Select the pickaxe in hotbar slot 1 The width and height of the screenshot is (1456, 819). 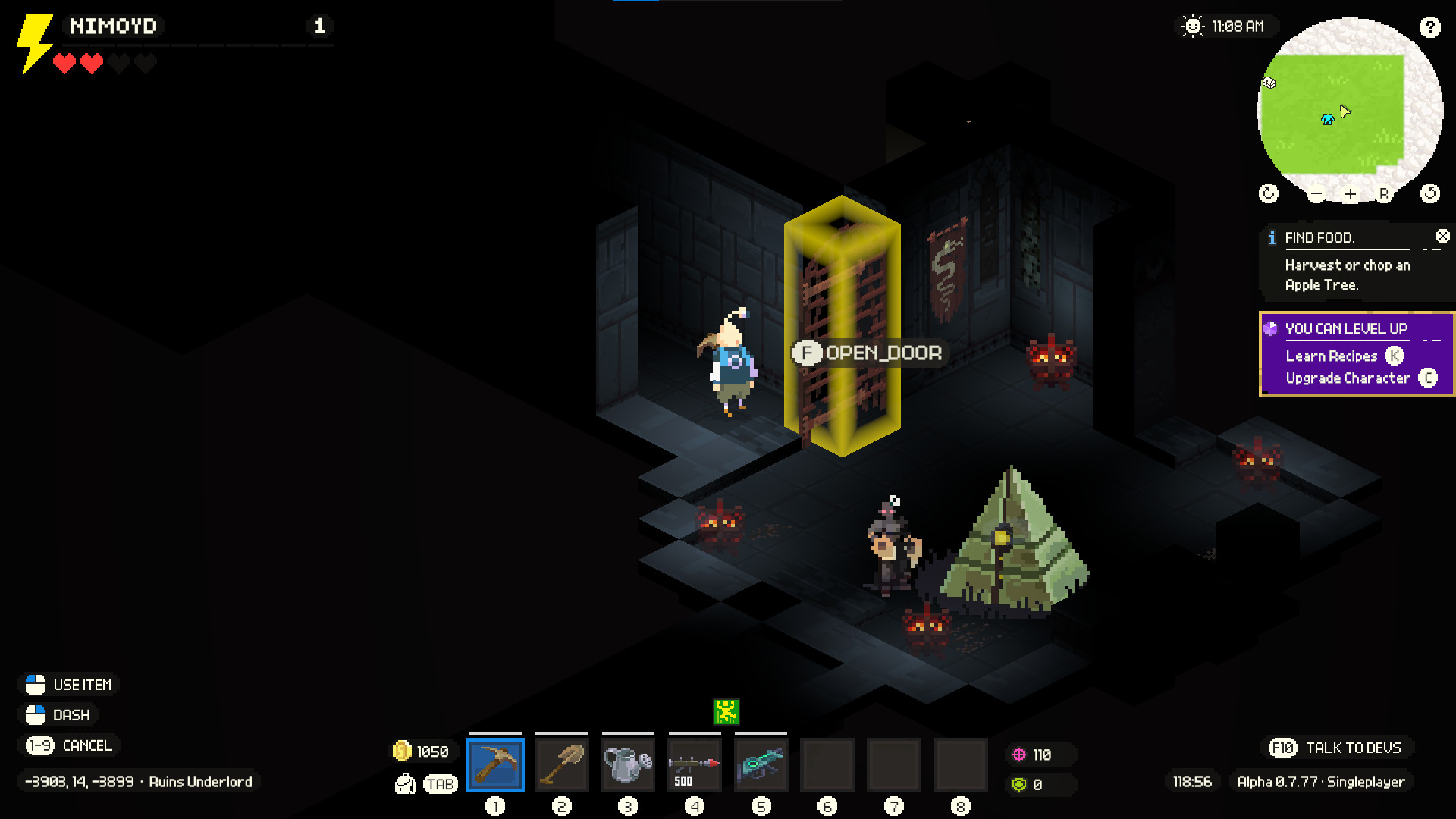(495, 764)
